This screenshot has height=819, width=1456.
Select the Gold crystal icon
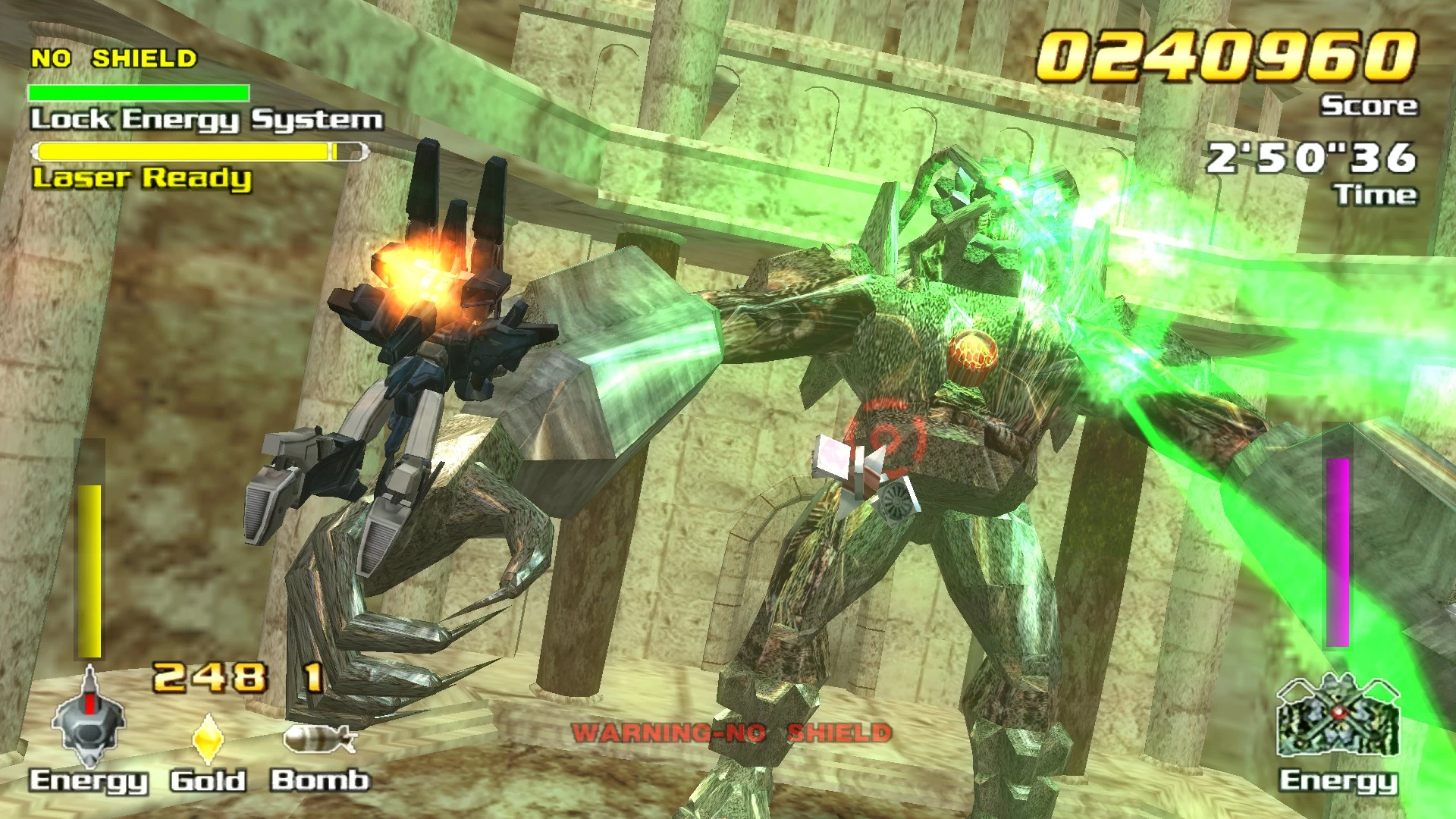208,737
